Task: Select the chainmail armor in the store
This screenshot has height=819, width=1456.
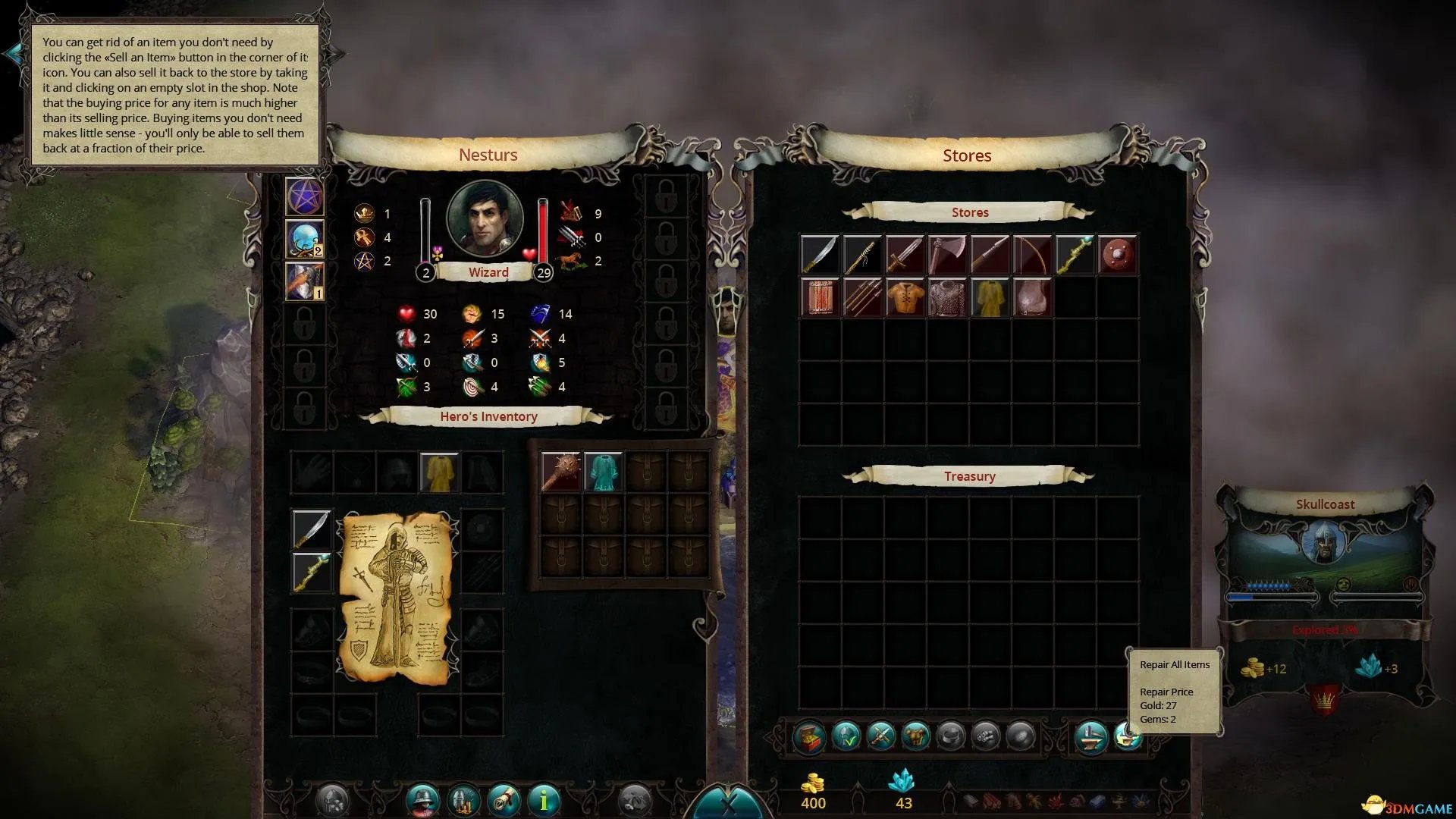Action: coord(947,297)
